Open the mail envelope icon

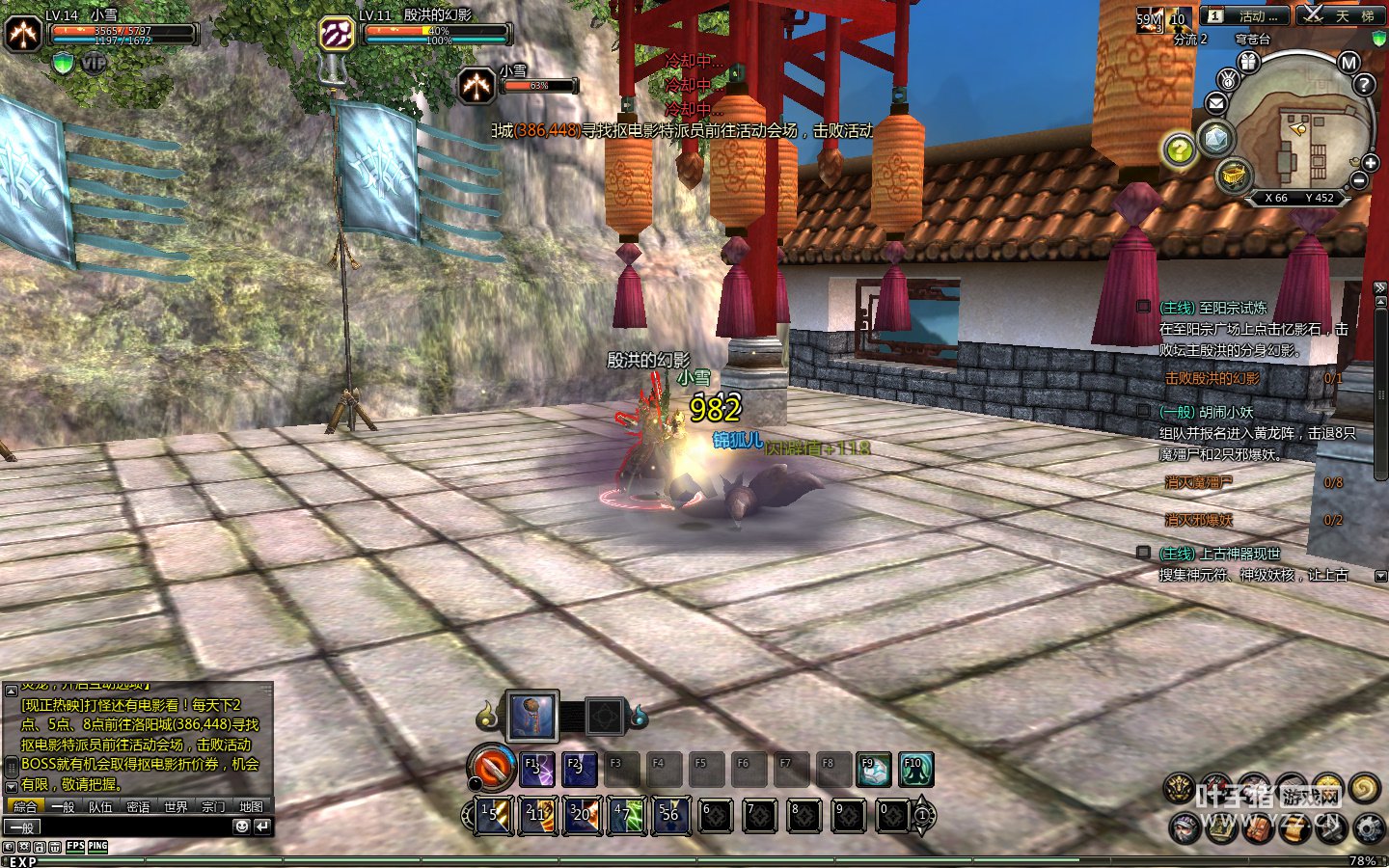point(1216,103)
